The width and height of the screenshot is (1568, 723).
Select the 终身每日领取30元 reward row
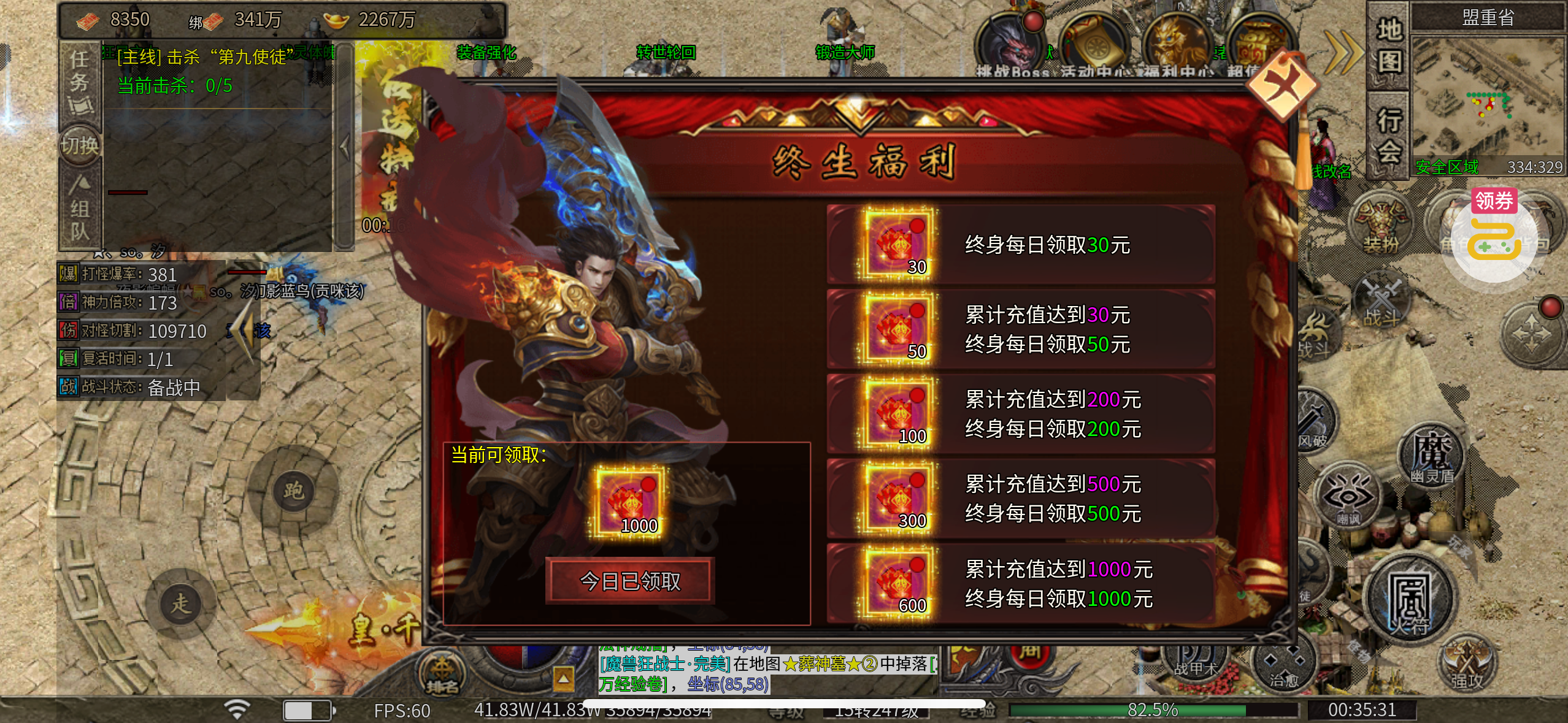point(1020,245)
